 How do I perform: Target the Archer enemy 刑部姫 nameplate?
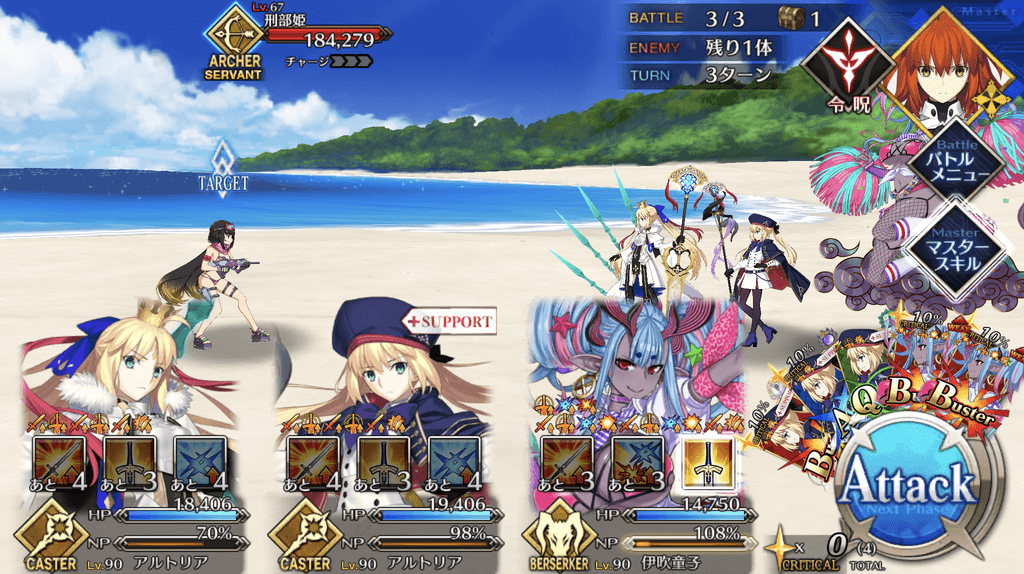coord(300,37)
